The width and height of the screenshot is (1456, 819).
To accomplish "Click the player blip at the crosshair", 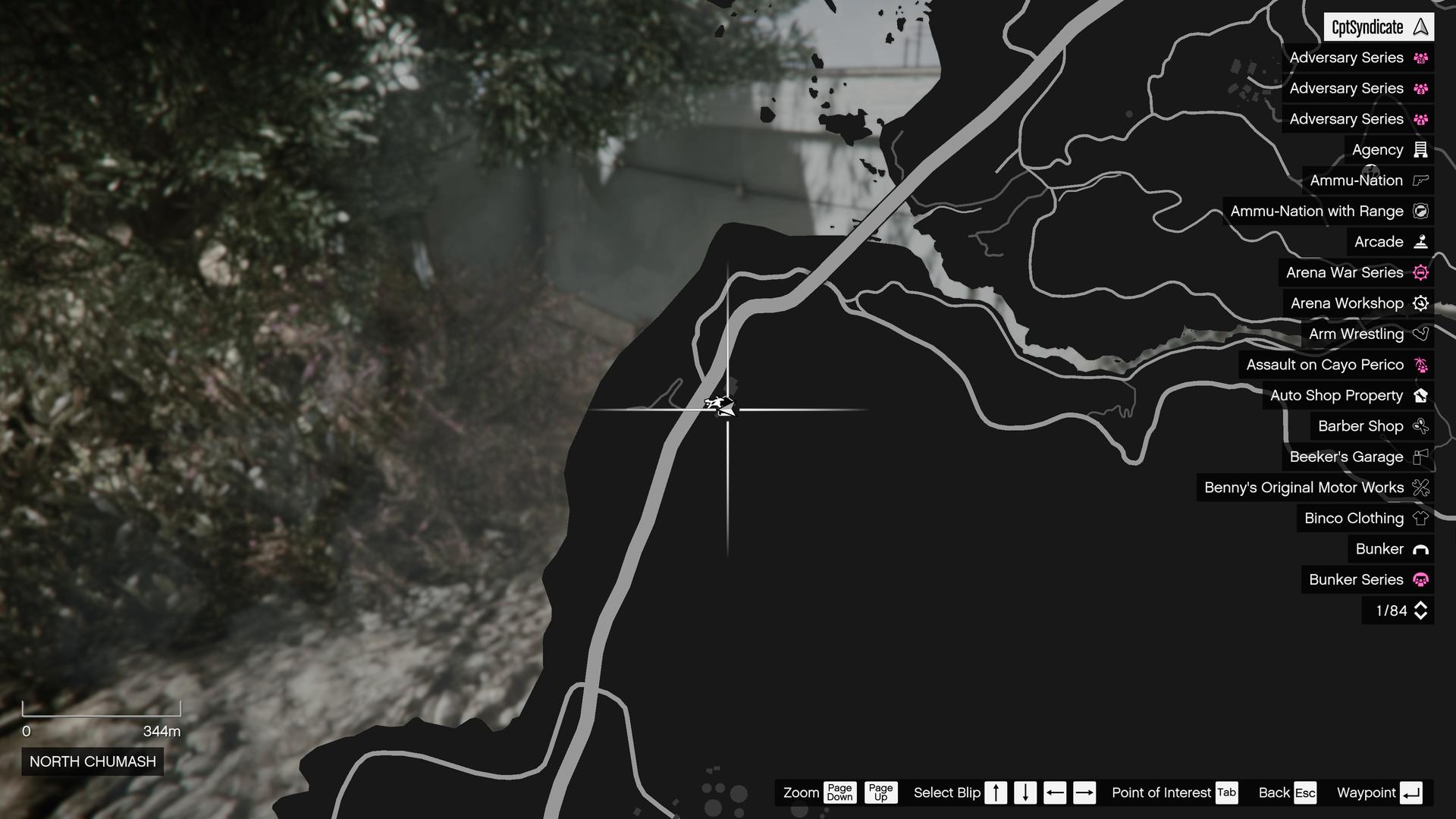I will click(720, 407).
